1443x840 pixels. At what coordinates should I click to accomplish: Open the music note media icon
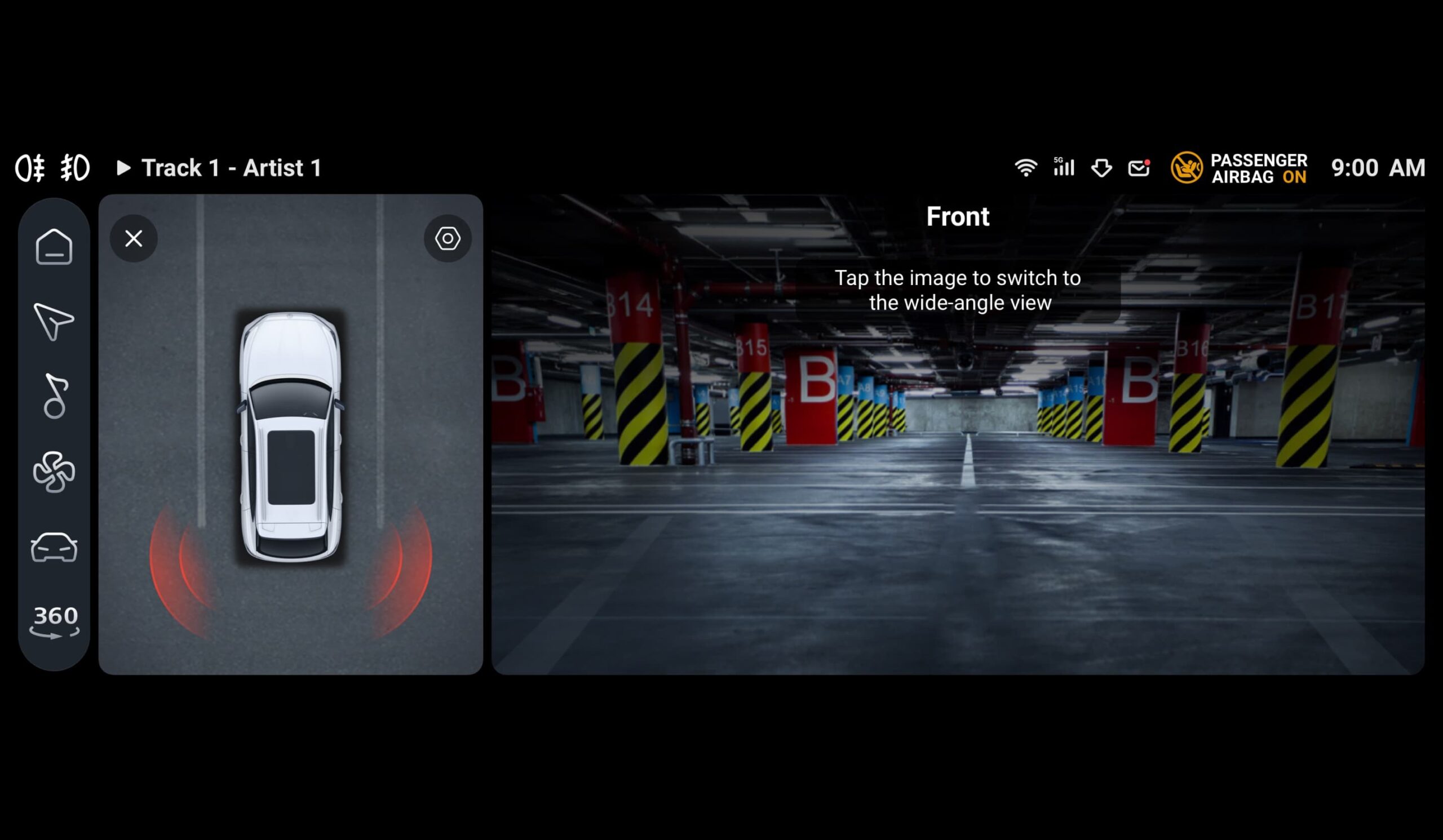tap(55, 396)
